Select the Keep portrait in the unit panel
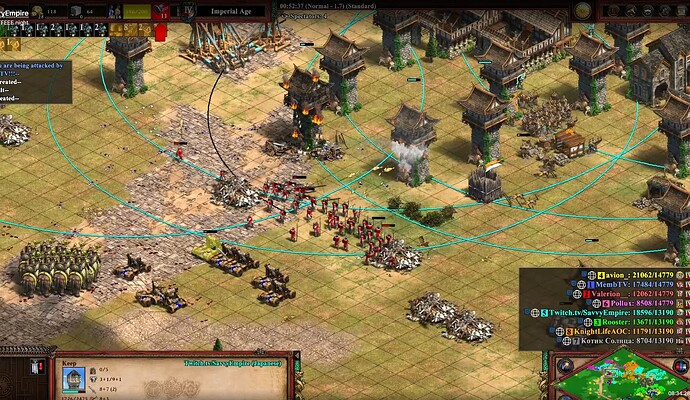690x400 pixels. pyautogui.click(x=74, y=380)
